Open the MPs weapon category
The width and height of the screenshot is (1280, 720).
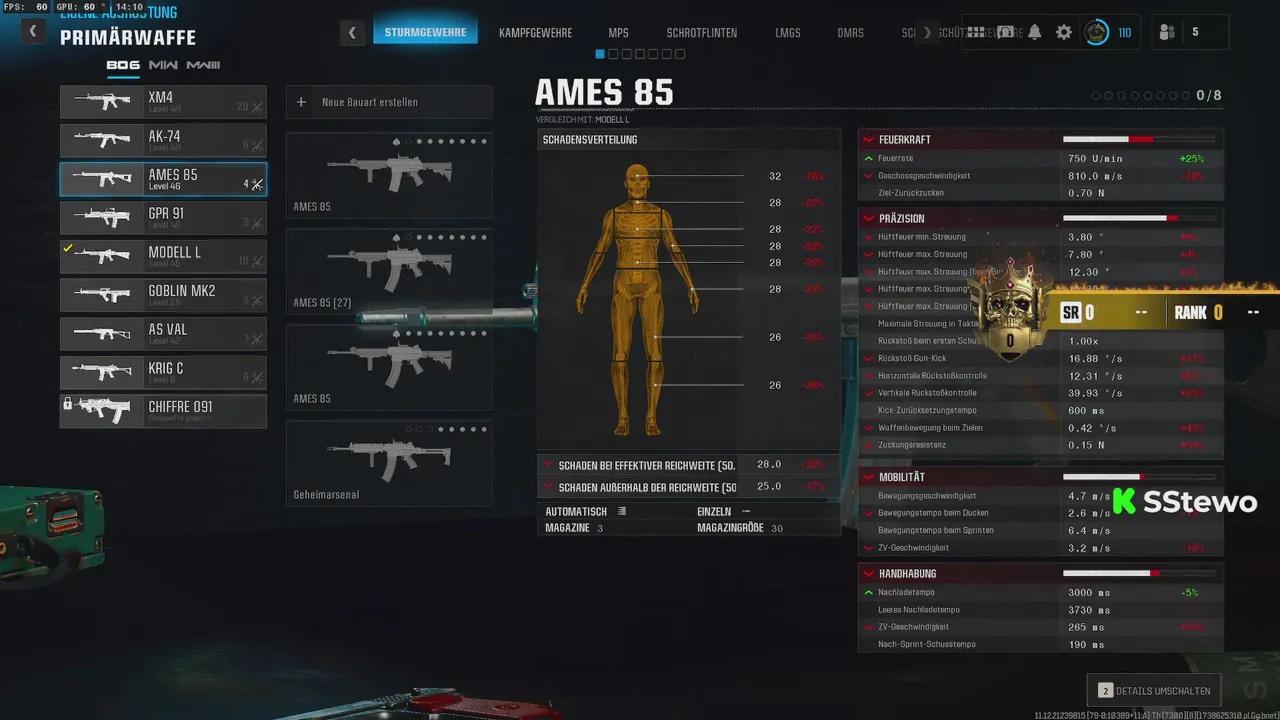click(618, 33)
